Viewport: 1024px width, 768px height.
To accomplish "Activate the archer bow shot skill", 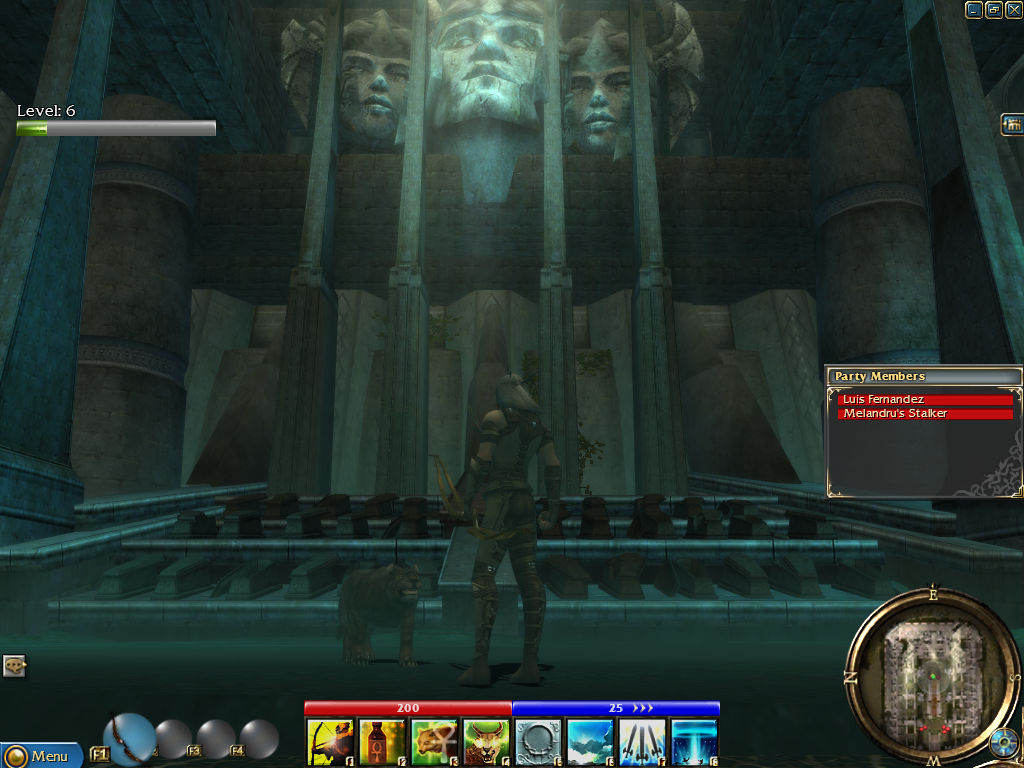I will pyautogui.click(x=330, y=742).
